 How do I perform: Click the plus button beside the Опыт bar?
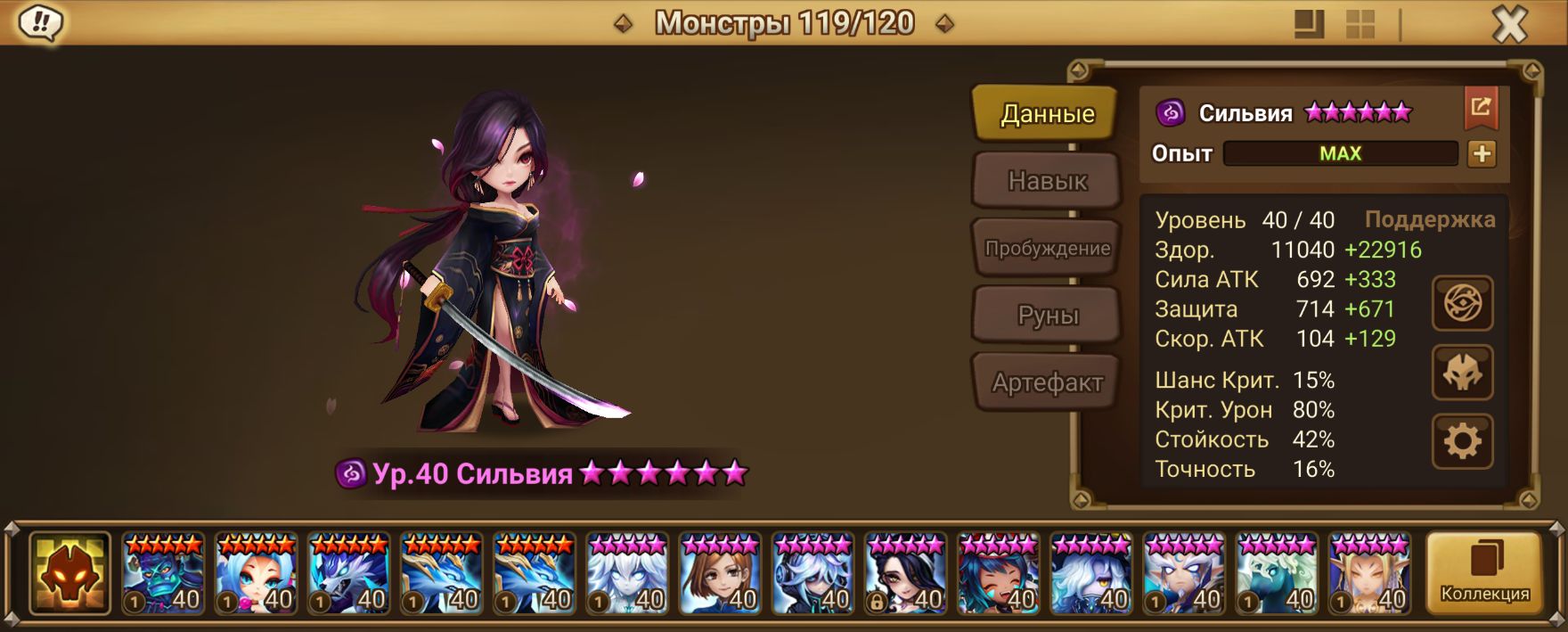pos(1482,153)
